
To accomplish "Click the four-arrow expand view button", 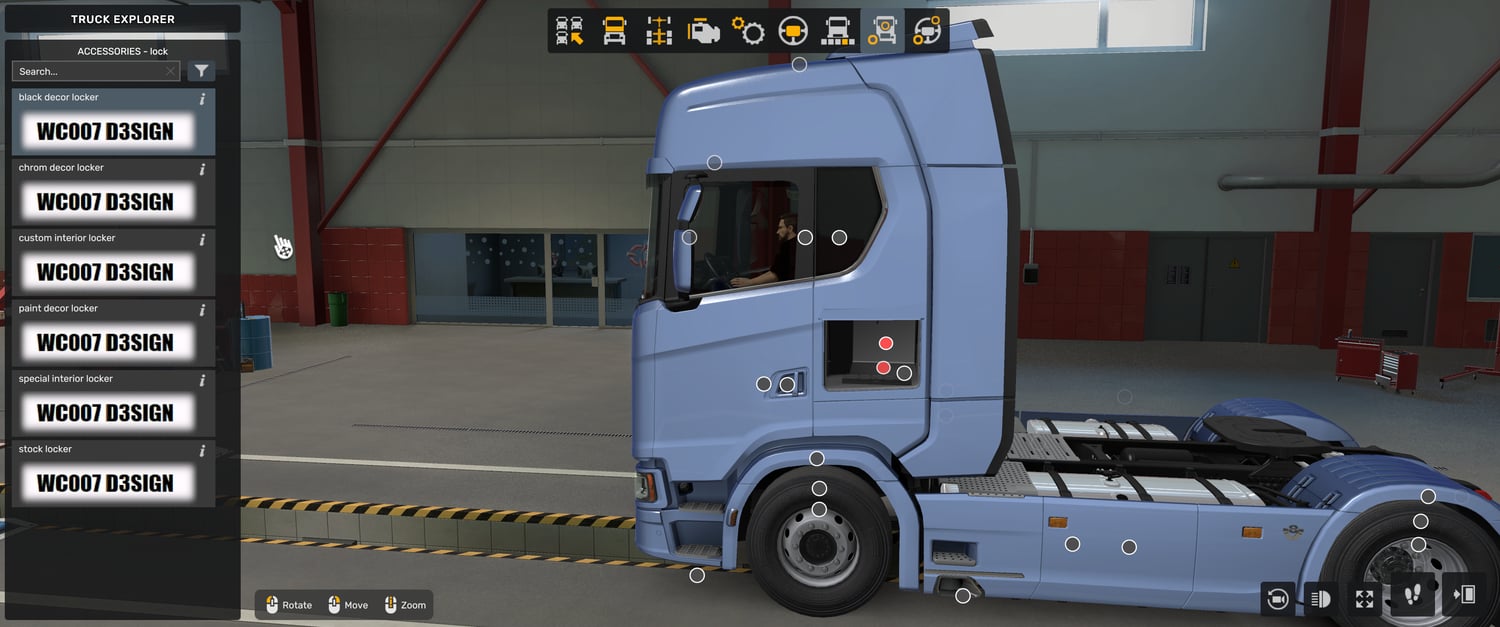I will (x=1364, y=598).
